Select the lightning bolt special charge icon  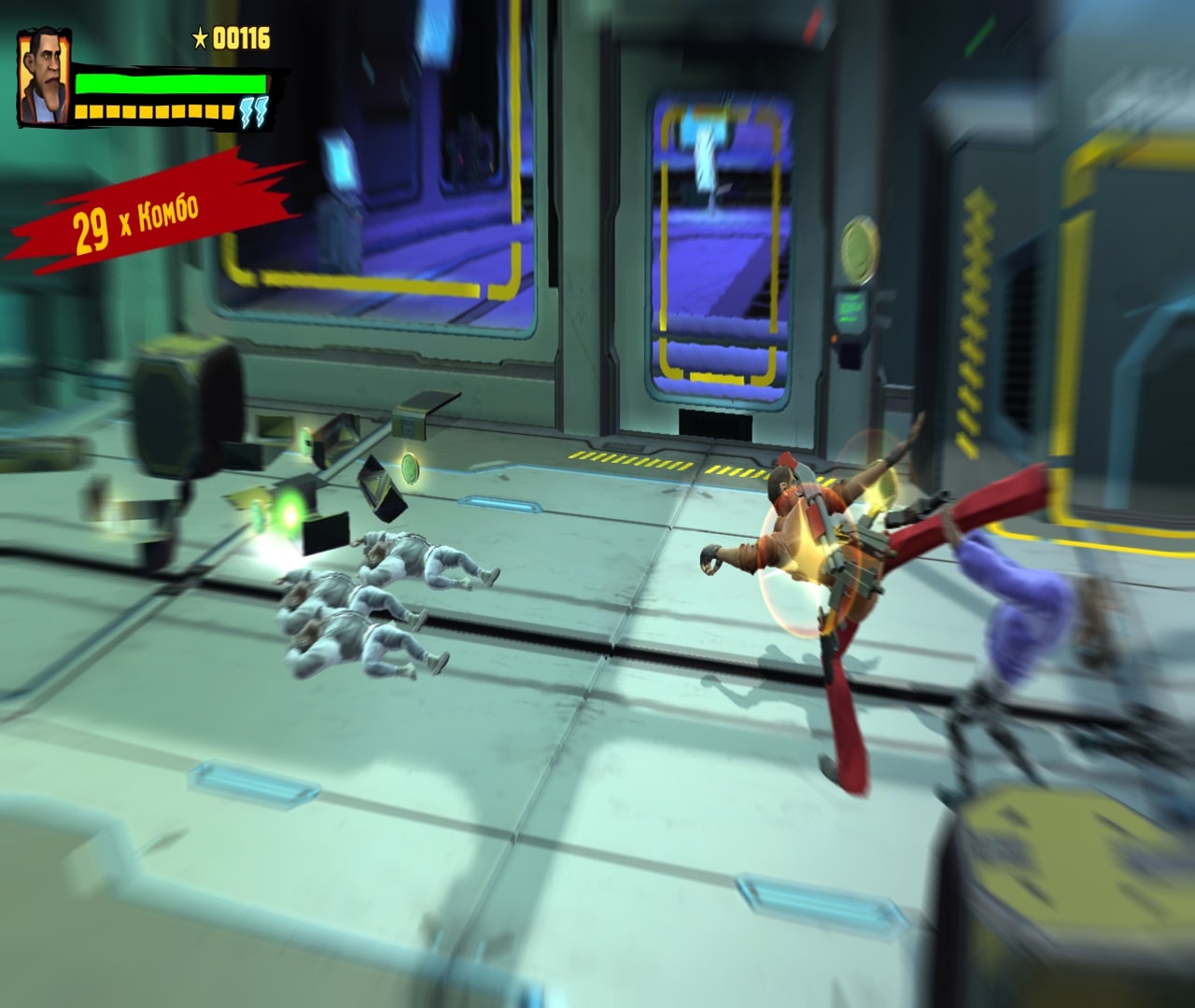click(x=253, y=112)
